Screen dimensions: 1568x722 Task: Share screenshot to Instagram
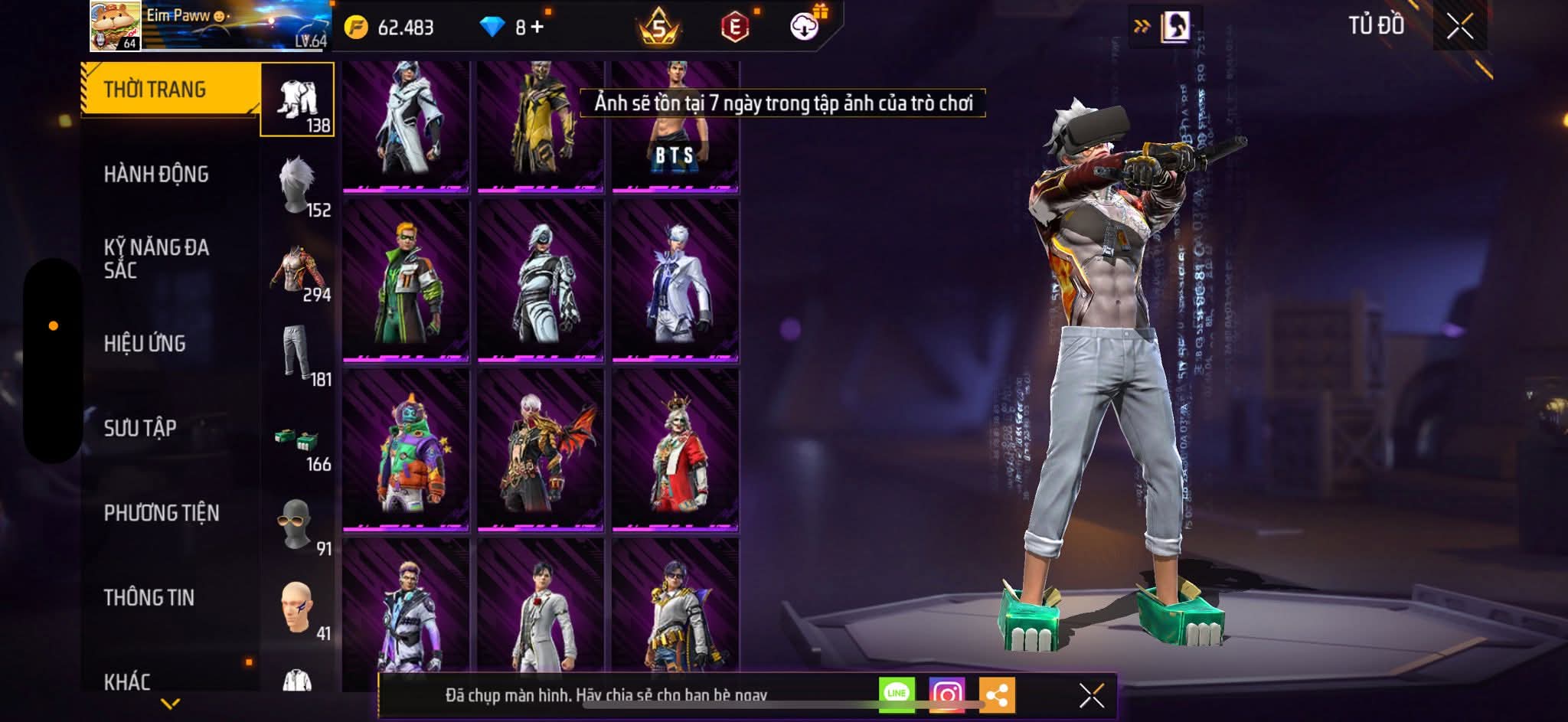coord(947,694)
